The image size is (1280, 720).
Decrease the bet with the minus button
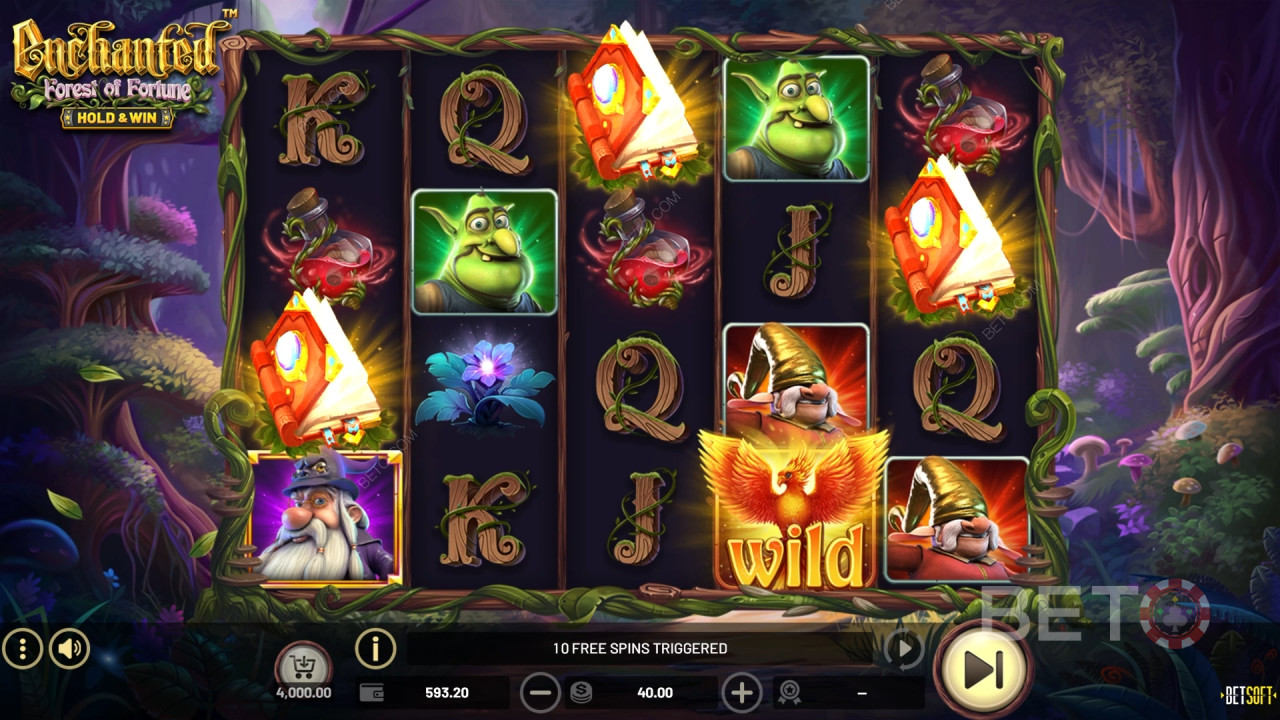click(541, 692)
